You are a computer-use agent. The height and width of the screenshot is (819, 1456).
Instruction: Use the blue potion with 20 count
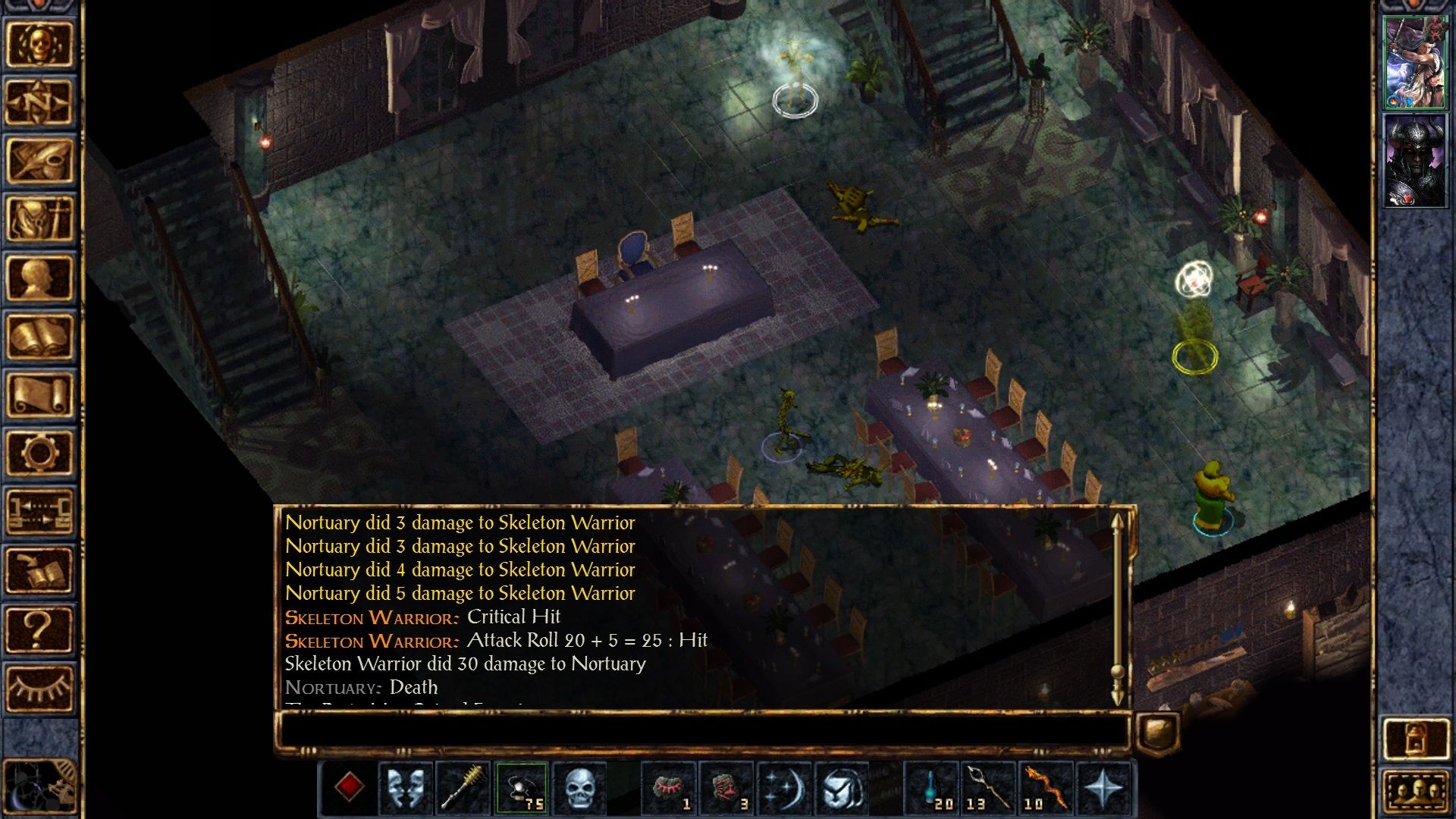[933, 788]
